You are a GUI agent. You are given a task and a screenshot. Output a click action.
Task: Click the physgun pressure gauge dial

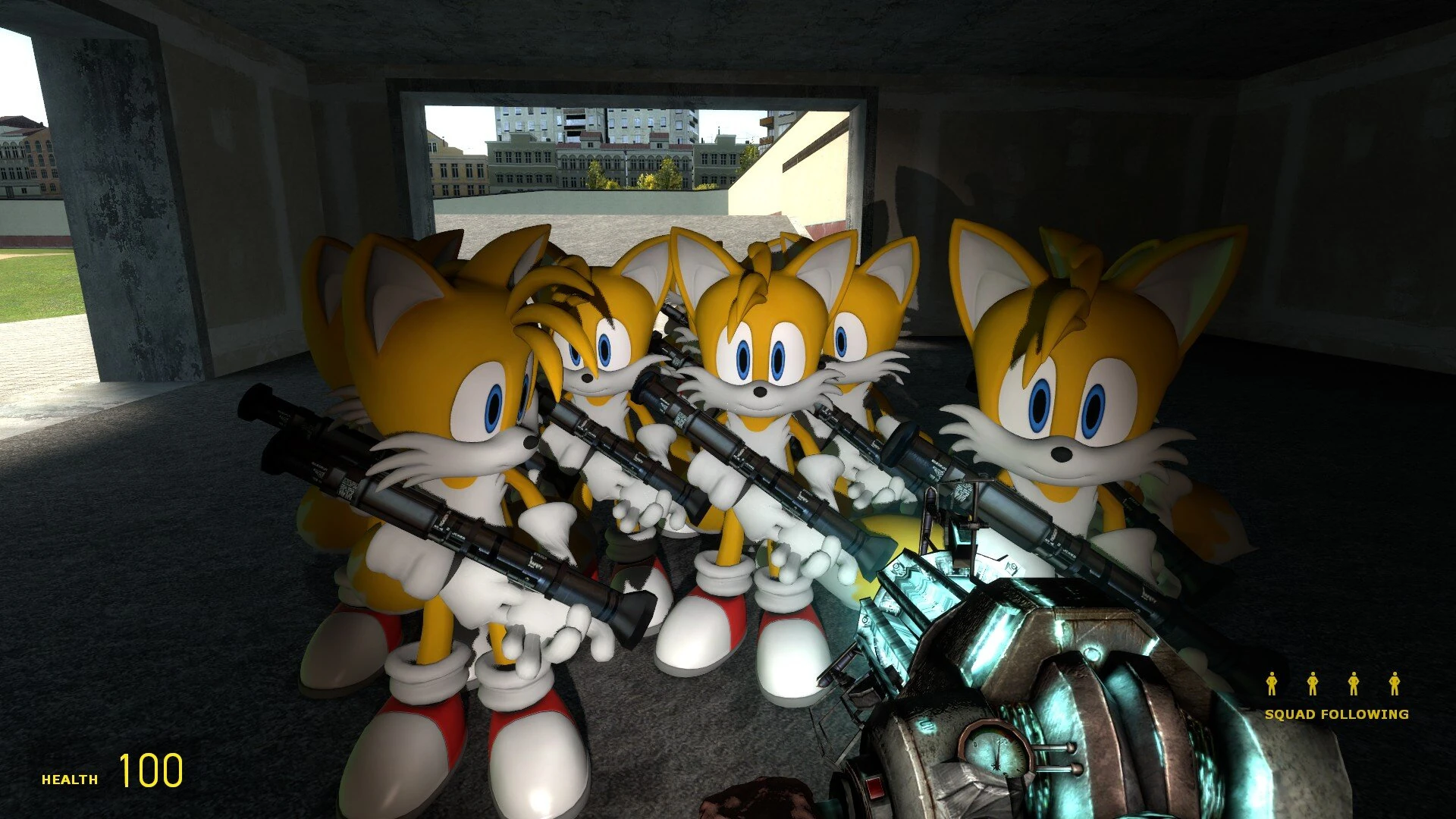pos(996,752)
